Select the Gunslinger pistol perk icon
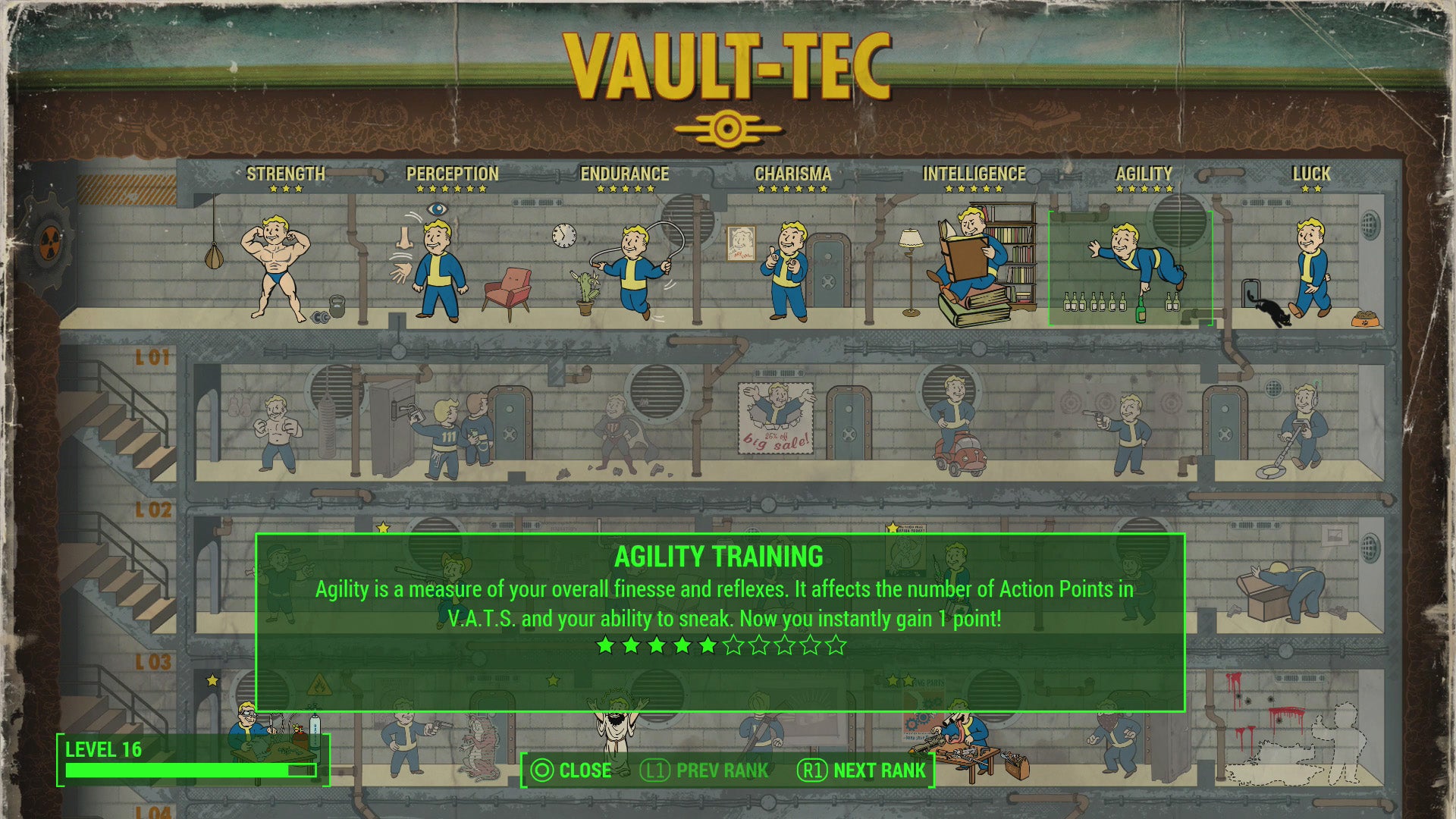1456x819 pixels. (x=1130, y=428)
